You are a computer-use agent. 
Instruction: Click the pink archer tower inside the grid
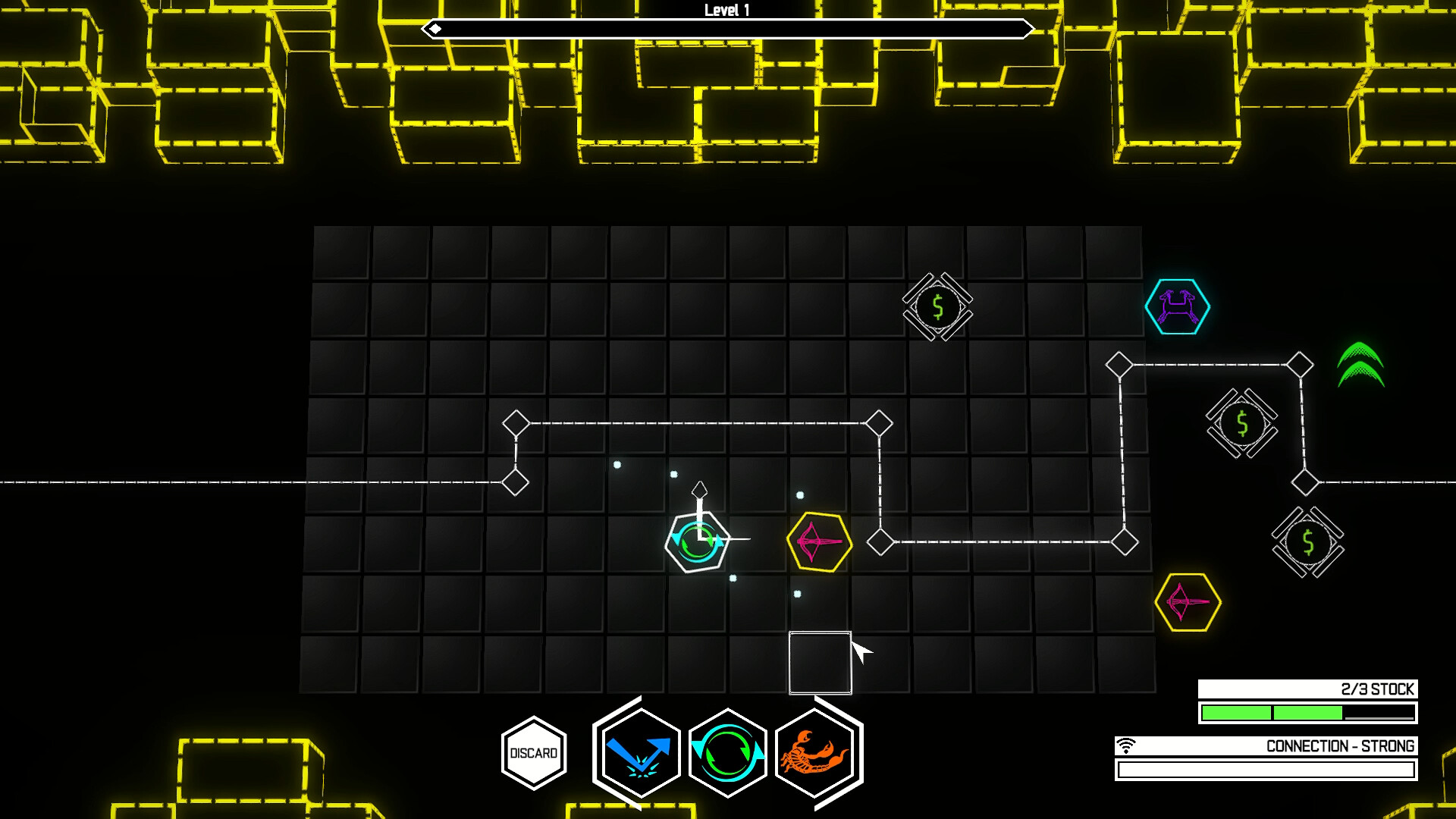(819, 543)
